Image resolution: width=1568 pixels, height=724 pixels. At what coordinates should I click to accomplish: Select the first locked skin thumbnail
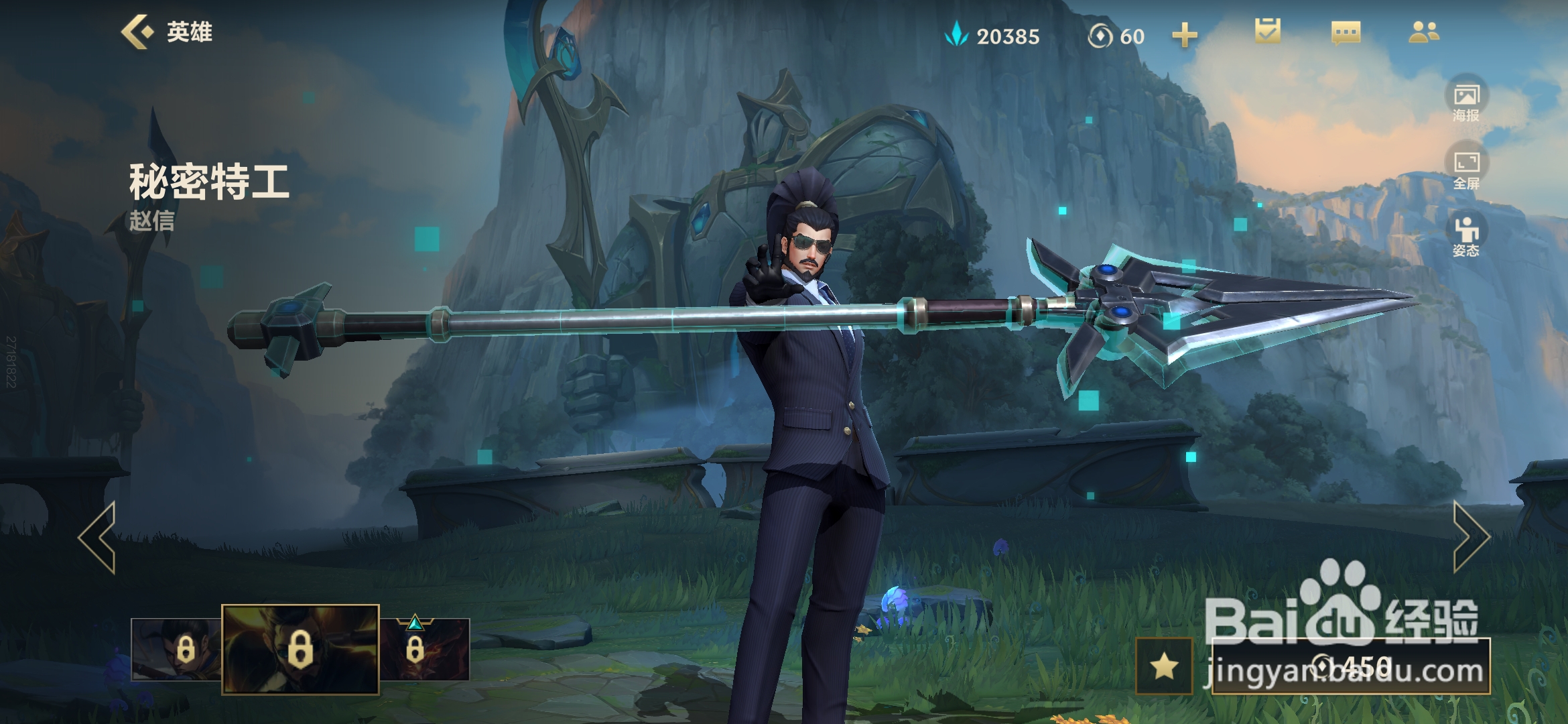coord(177,649)
